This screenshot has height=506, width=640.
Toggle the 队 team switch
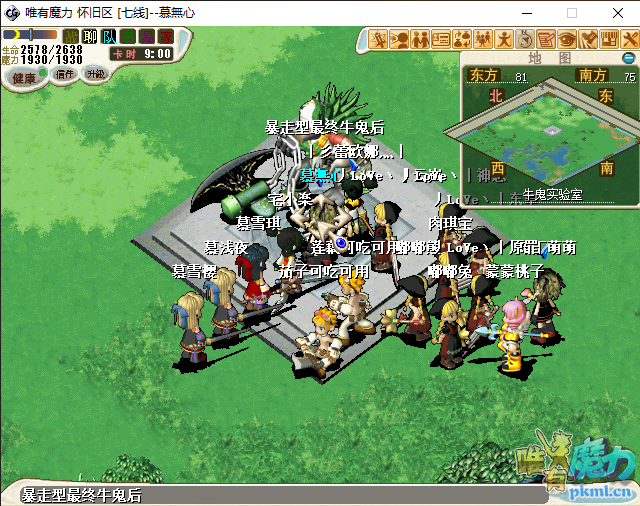(109, 37)
